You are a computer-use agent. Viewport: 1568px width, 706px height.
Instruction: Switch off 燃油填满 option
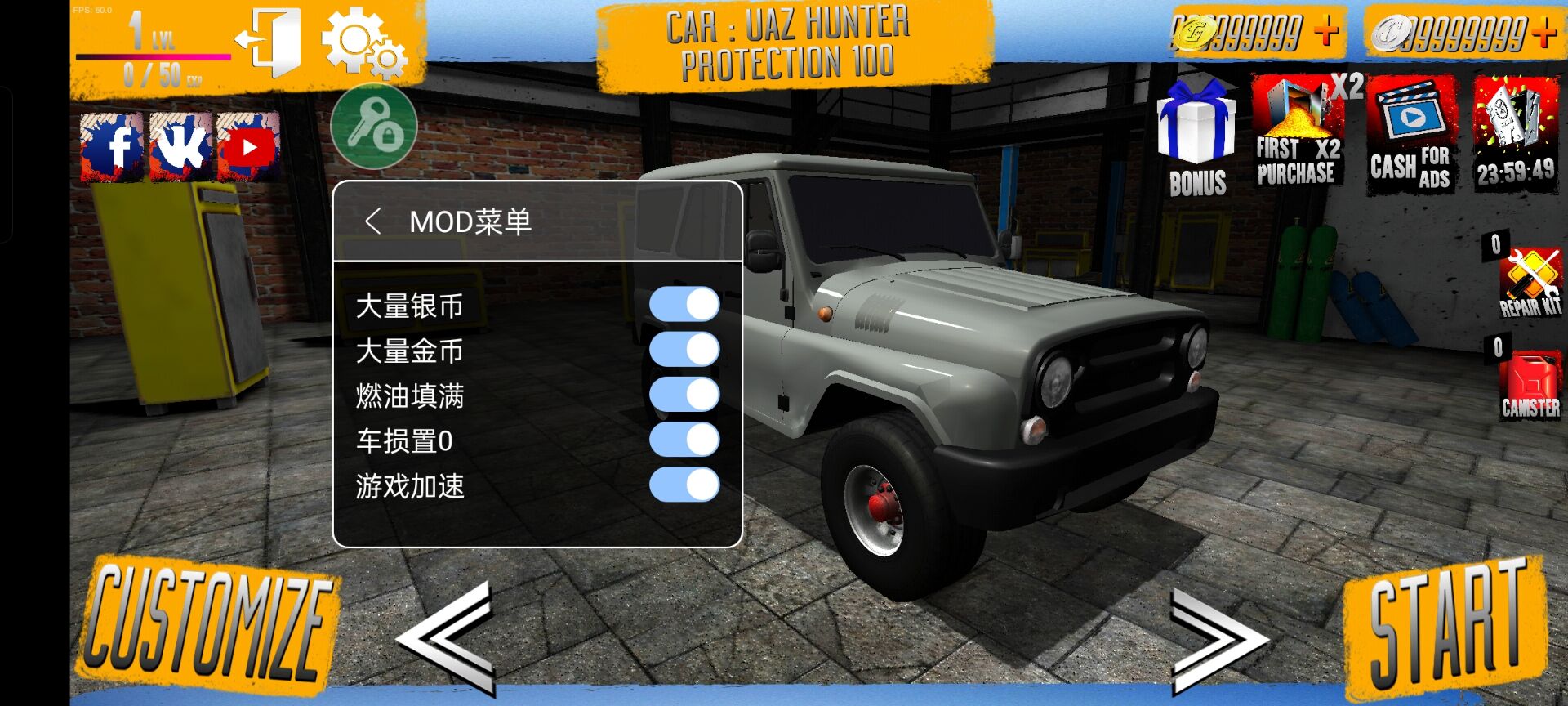tap(684, 395)
